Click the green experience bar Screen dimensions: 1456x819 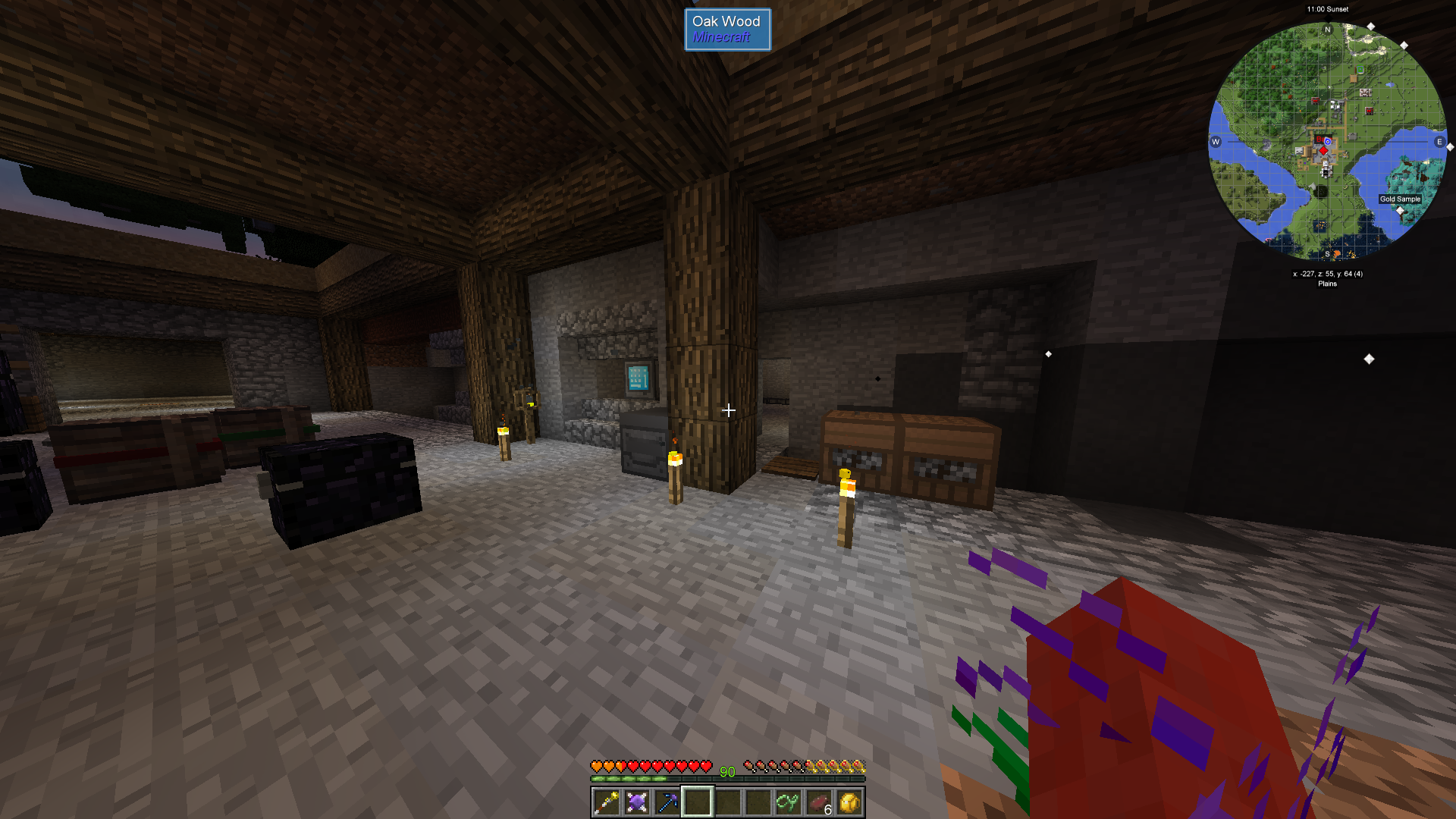click(x=728, y=778)
